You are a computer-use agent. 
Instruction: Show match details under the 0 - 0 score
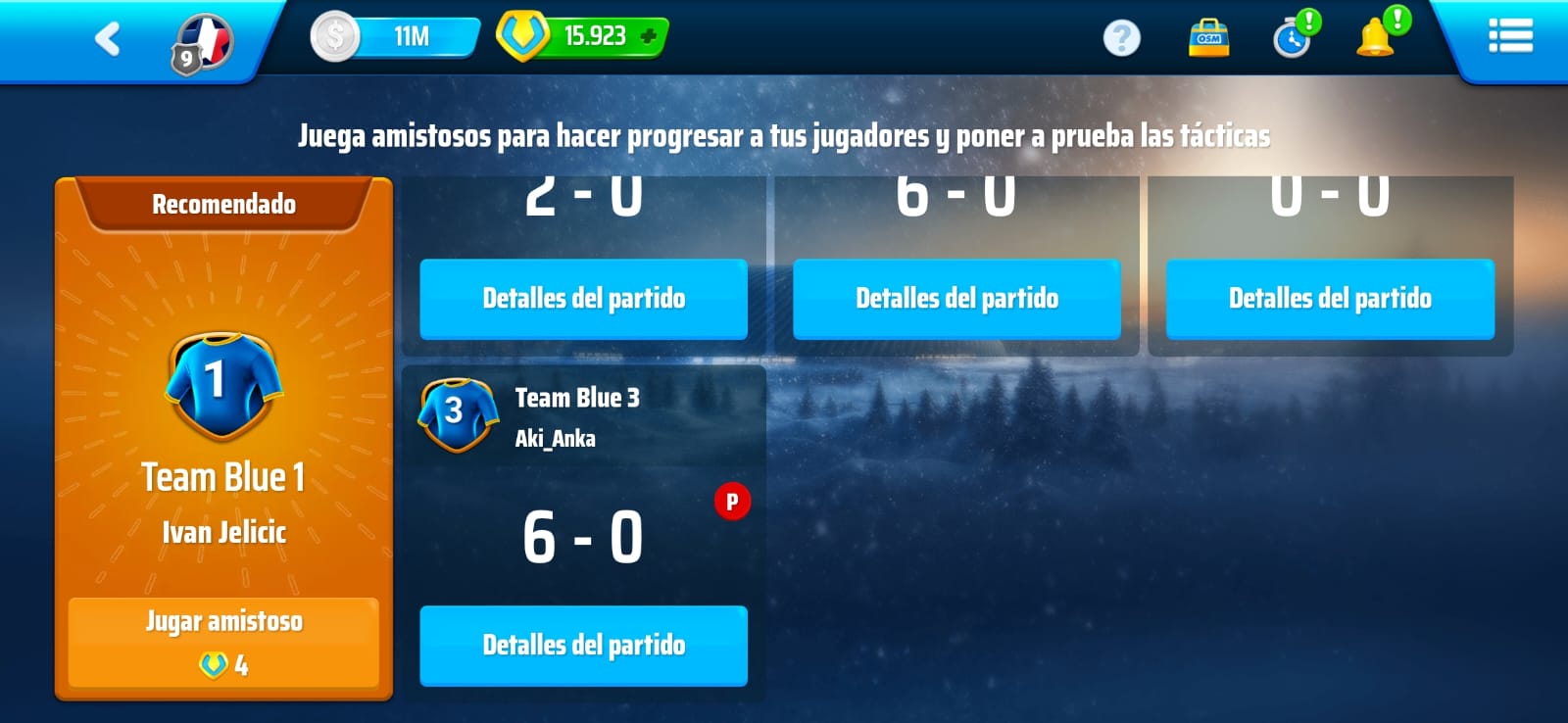(1330, 299)
